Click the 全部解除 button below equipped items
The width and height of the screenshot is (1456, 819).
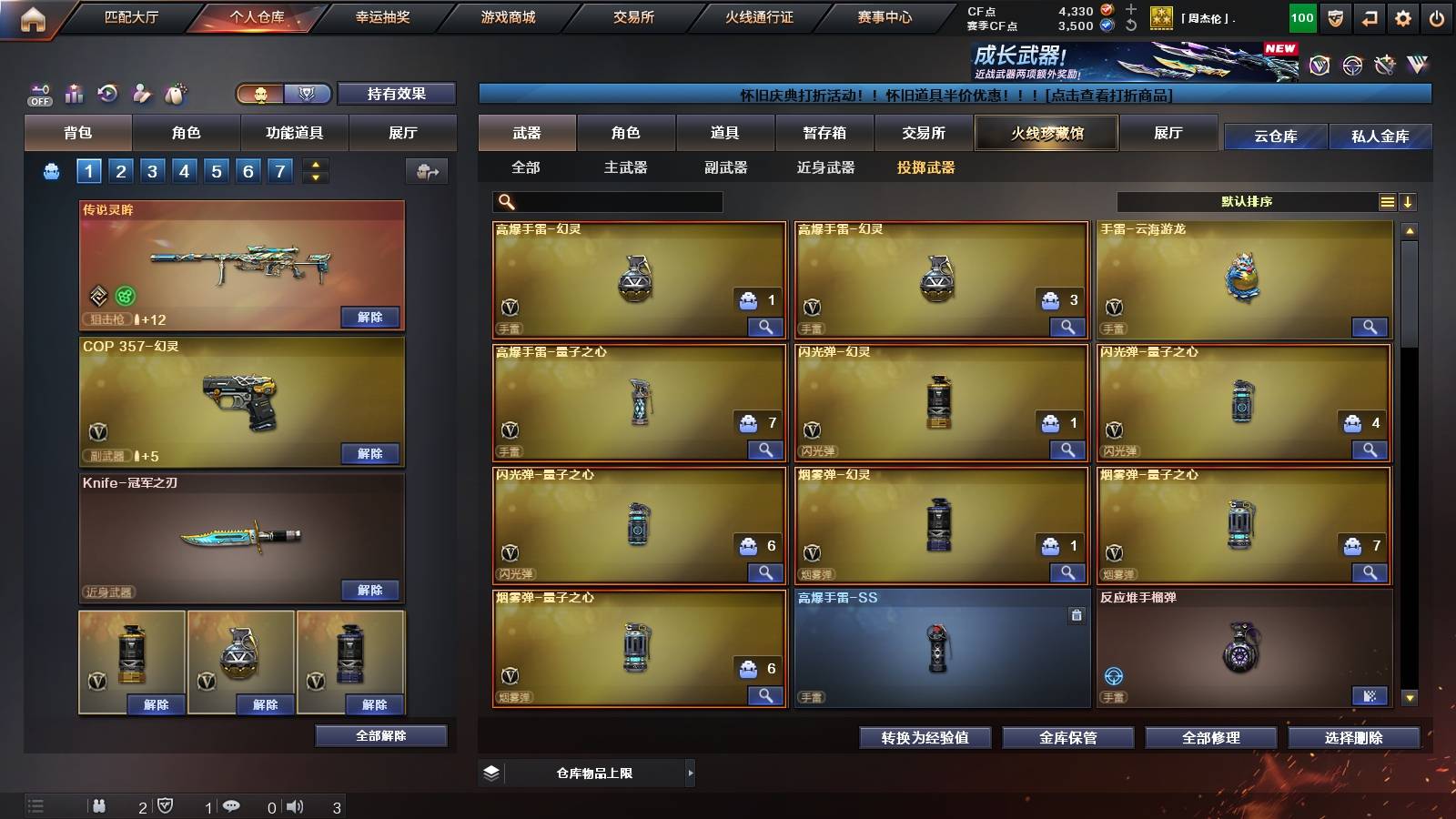coord(381,735)
